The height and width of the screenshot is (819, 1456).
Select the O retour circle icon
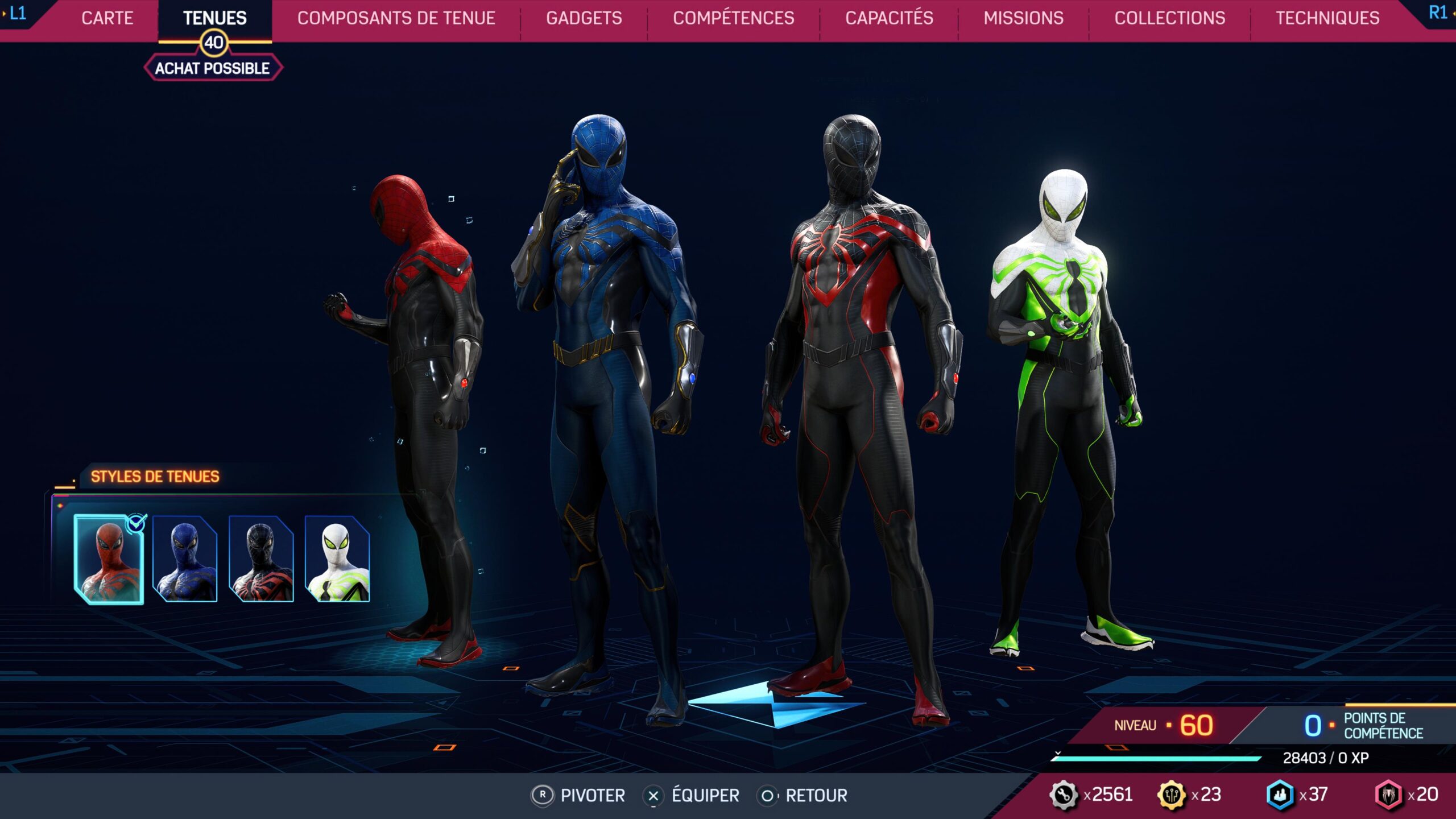point(768,795)
